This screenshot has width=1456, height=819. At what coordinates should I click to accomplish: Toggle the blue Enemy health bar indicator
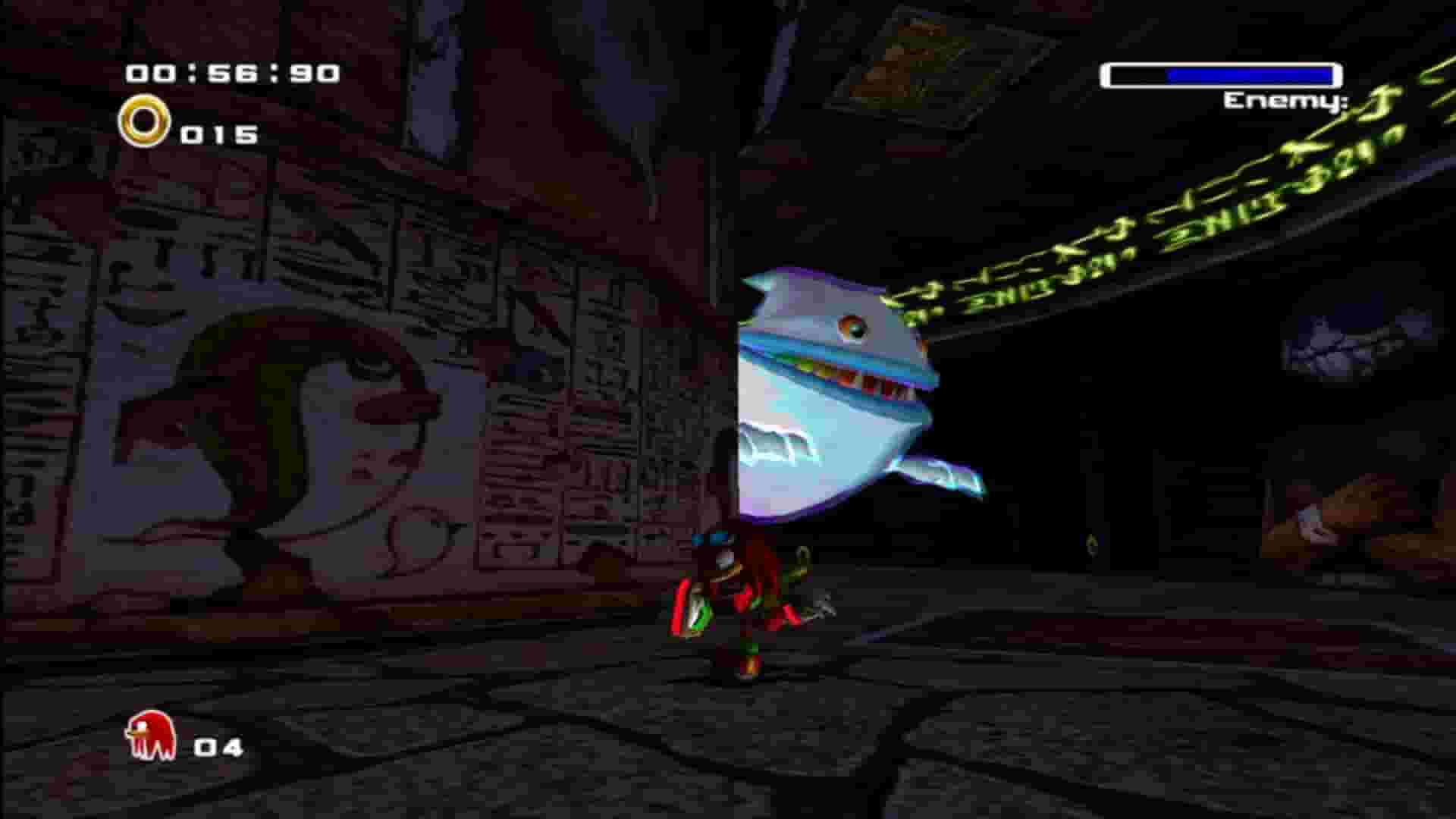1221,74
